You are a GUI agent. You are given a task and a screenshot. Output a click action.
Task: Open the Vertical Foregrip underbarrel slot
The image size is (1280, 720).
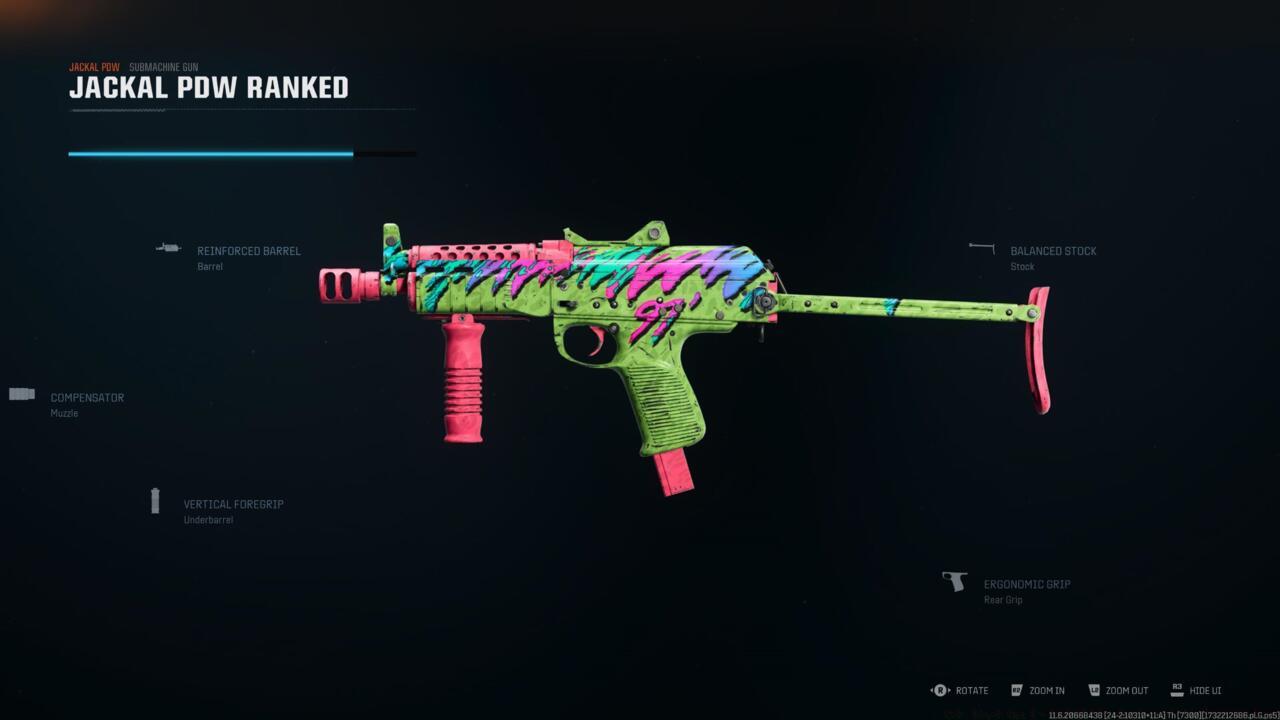click(x=233, y=505)
